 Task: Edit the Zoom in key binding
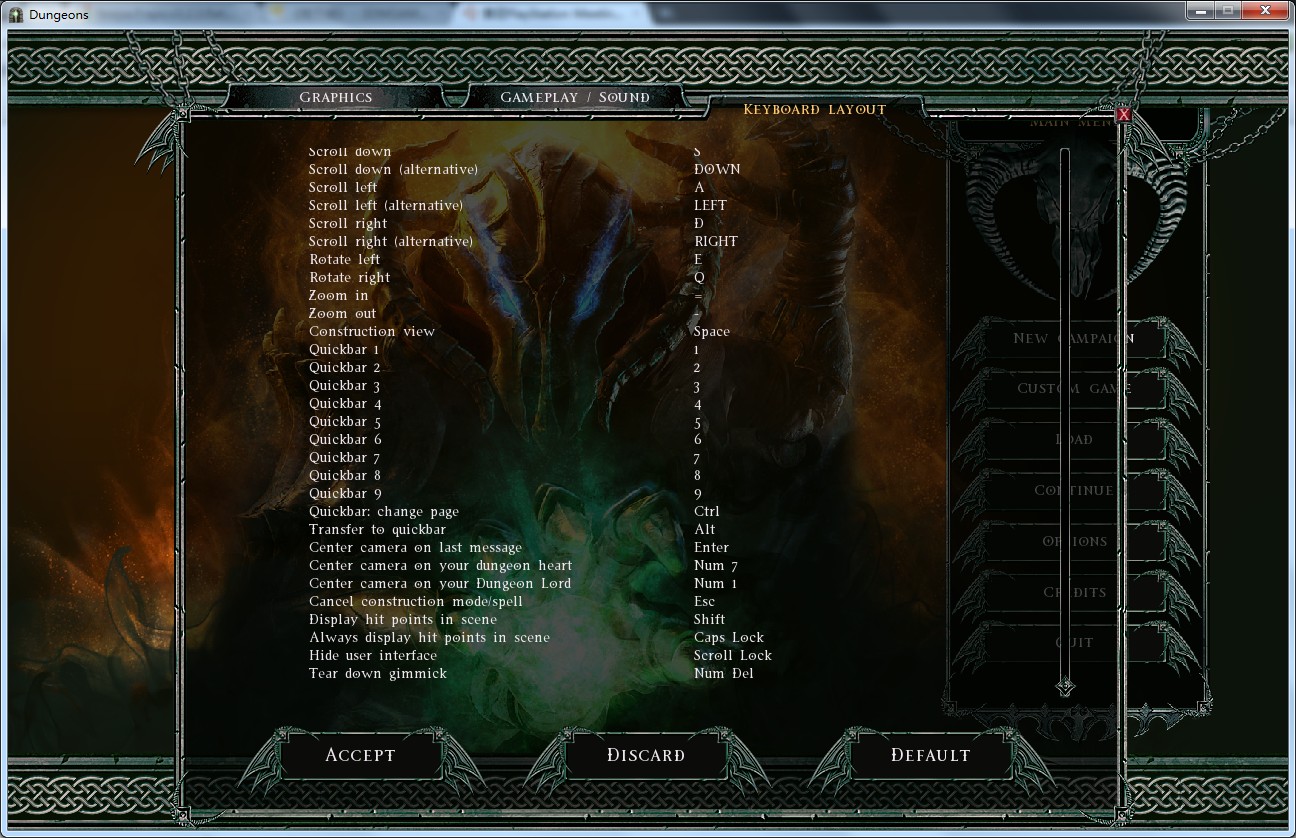698,296
